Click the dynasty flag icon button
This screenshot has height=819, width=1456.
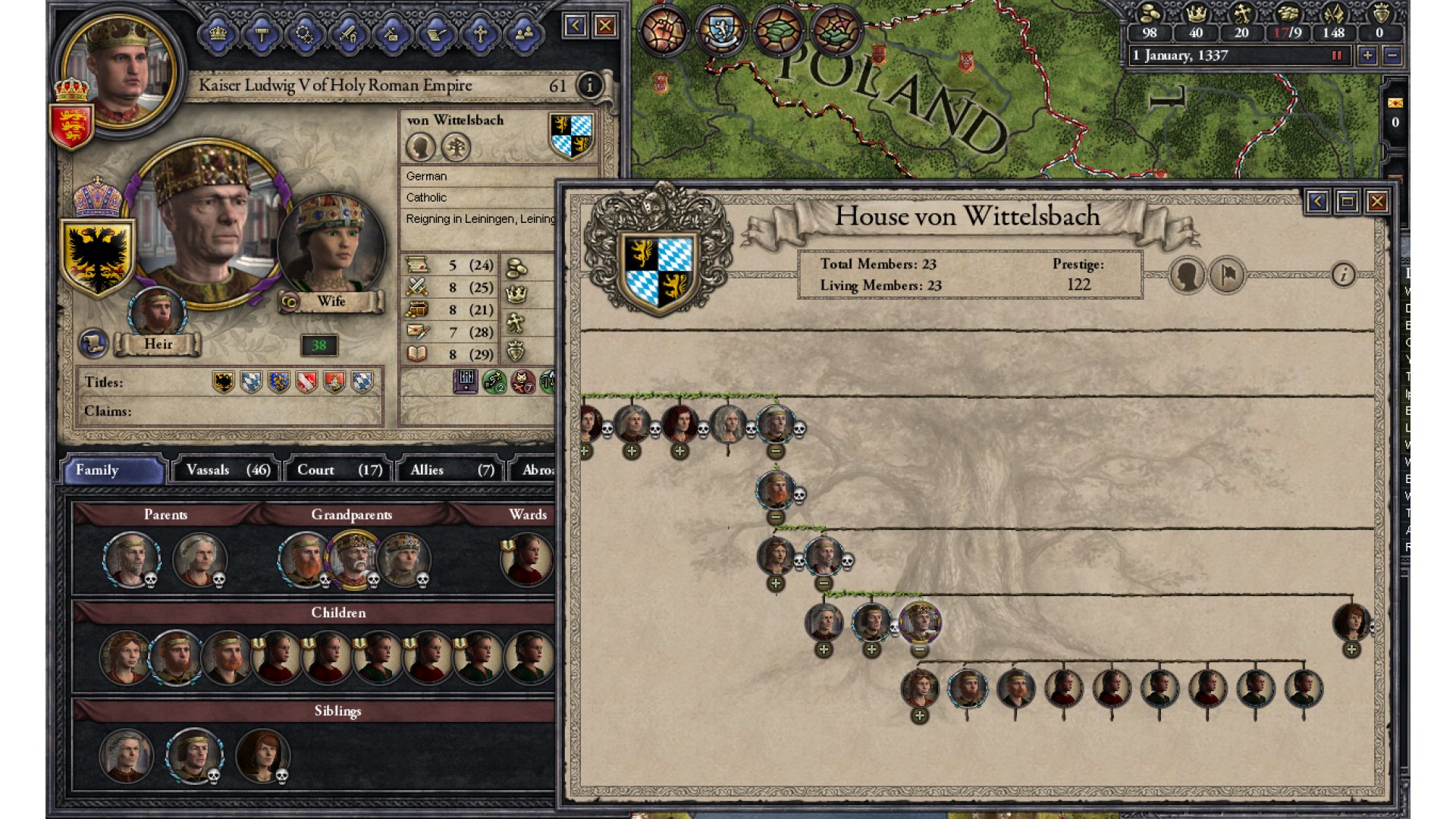click(x=1227, y=275)
